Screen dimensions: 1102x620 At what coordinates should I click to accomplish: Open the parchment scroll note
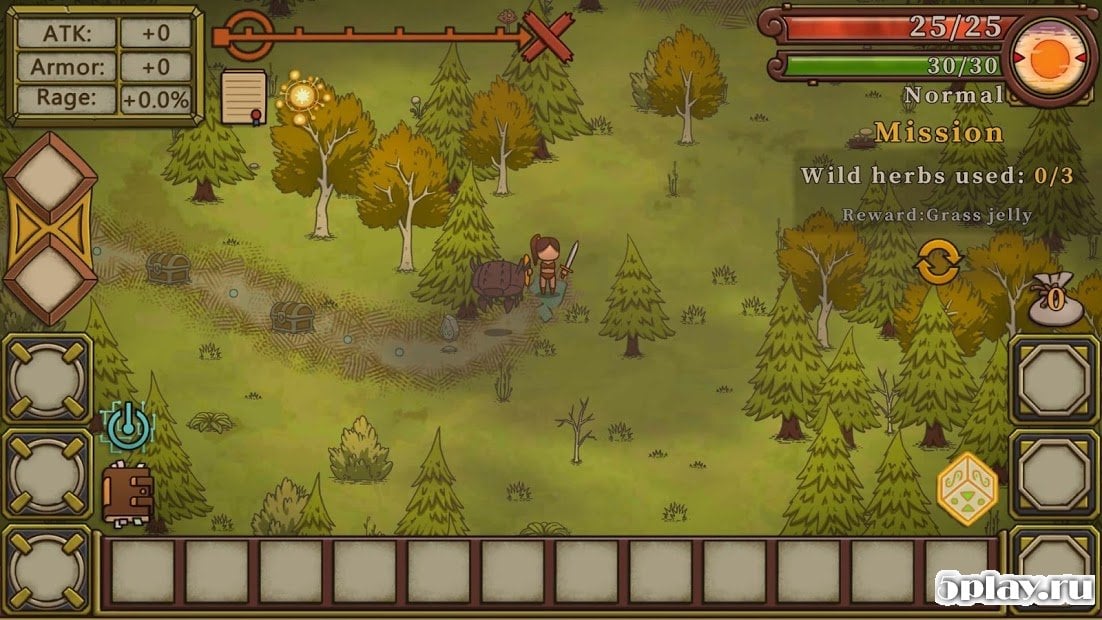click(x=243, y=96)
